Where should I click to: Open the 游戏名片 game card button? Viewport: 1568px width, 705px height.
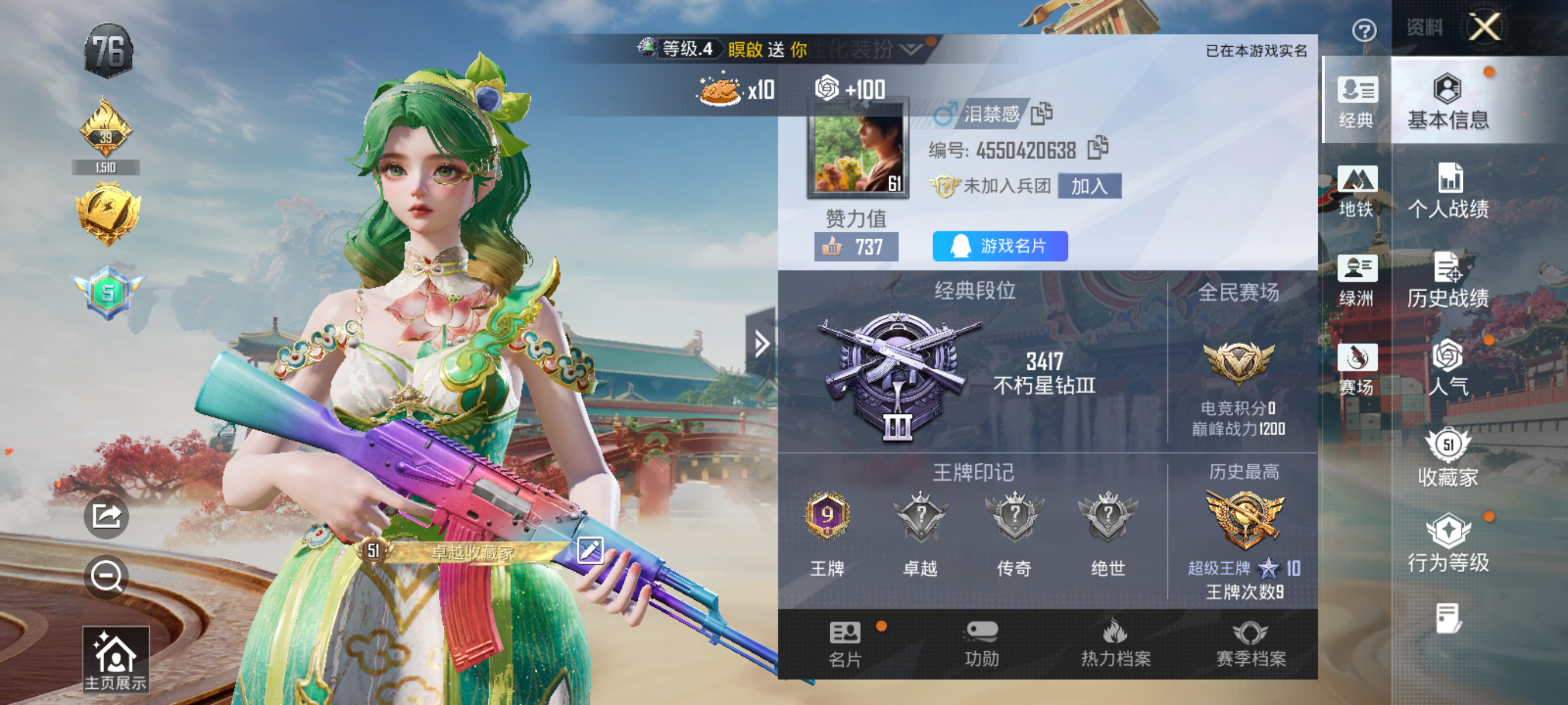point(1000,246)
